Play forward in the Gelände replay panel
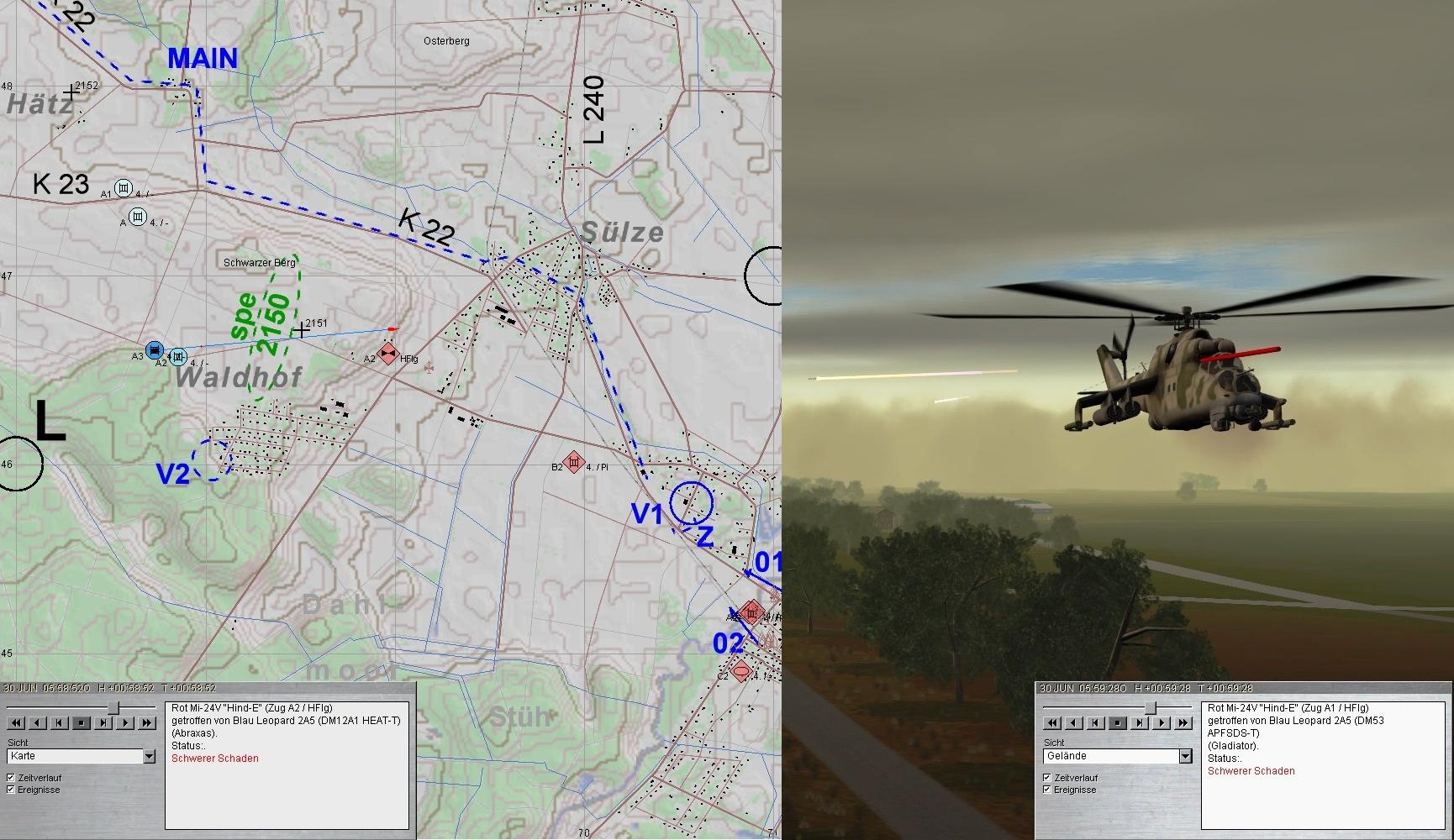This screenshot has height=840, width=1454. pyautogui.click(x=1162, y=722)
